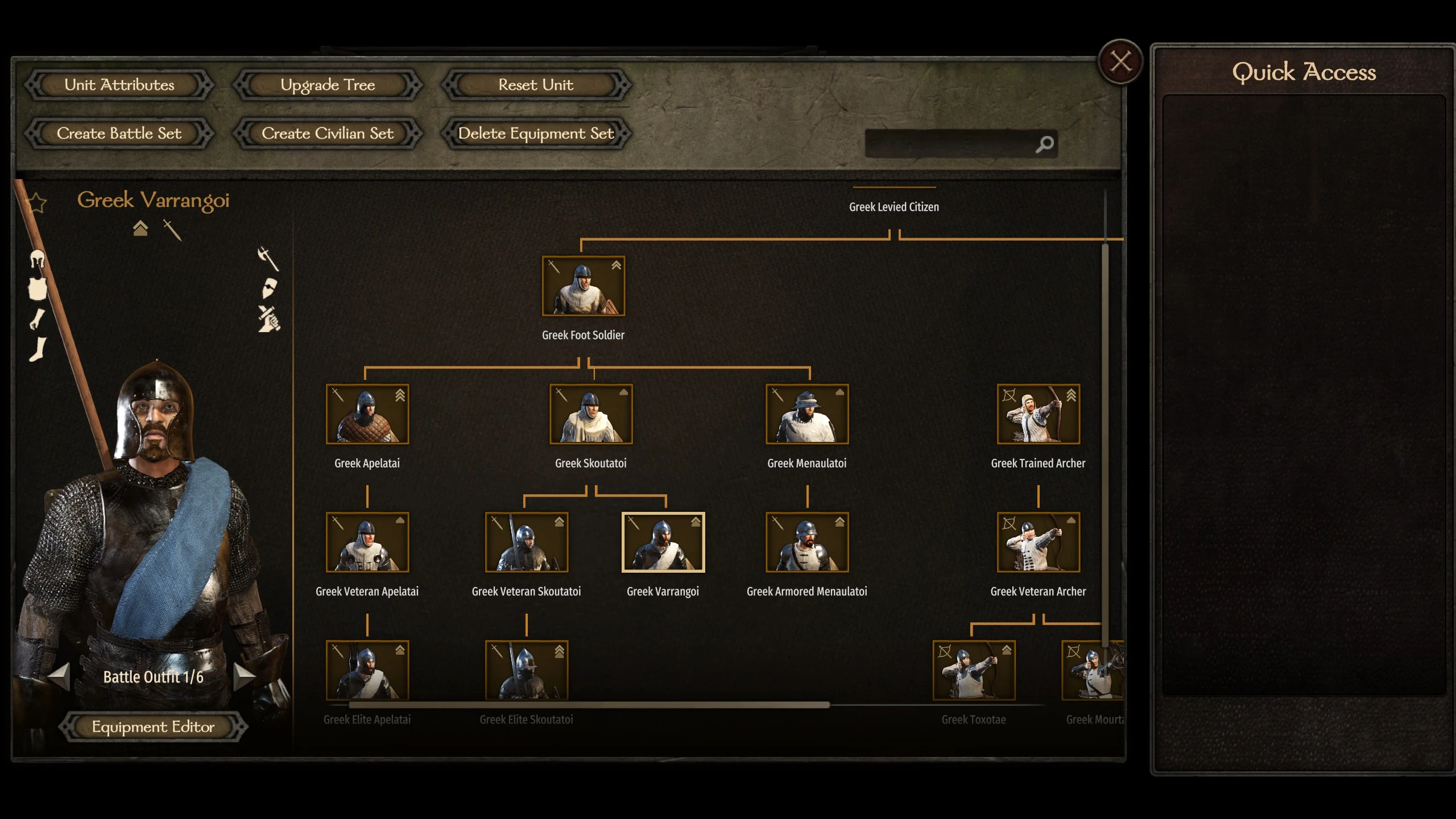Select the Greek Armored Menaulatoi troop
The image size is (1456, 819).
[806, 542]
